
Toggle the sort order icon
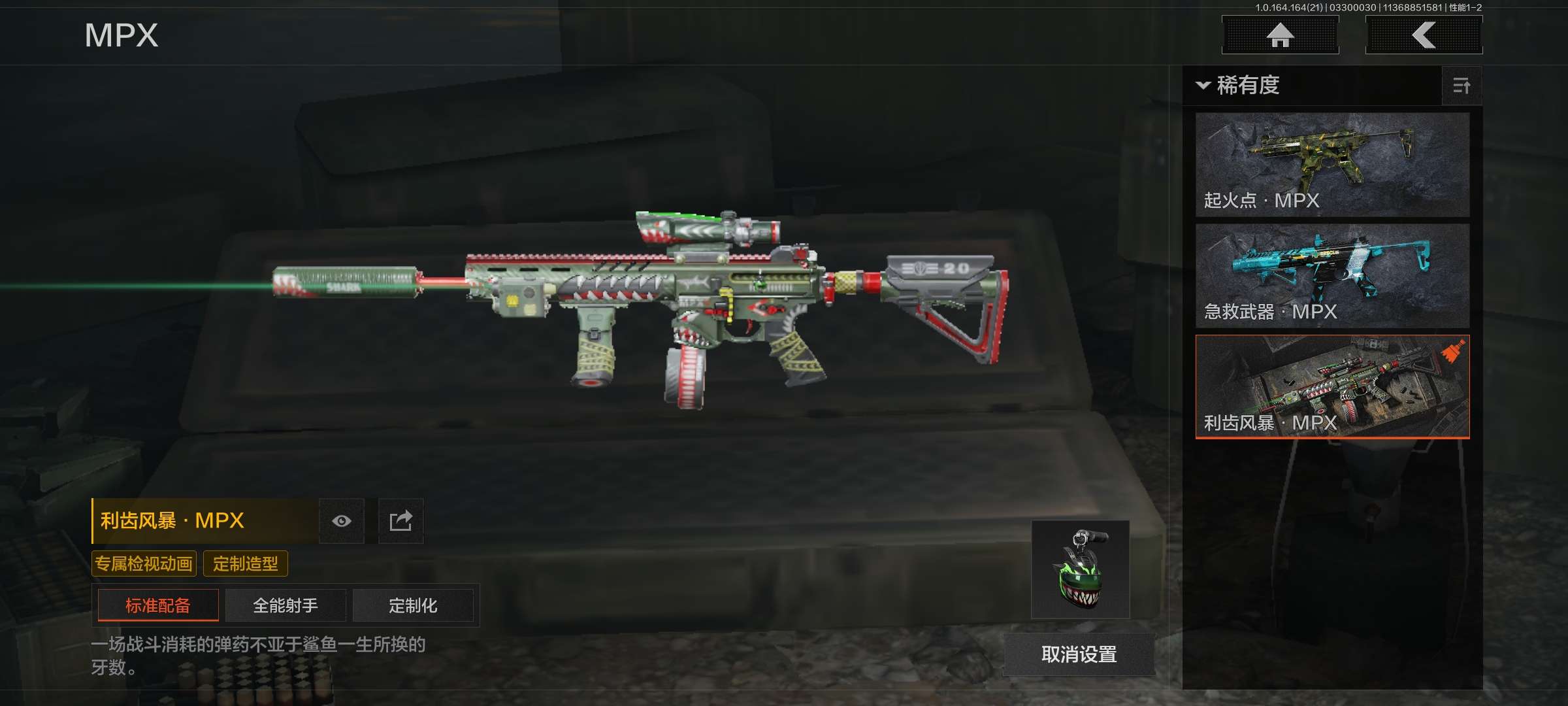pos(1461,86)
